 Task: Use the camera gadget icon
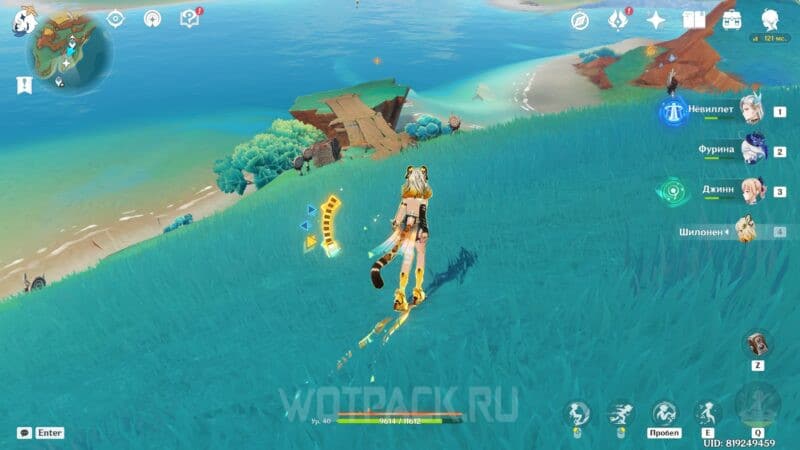pyautogui.click(x=756, y=343)
